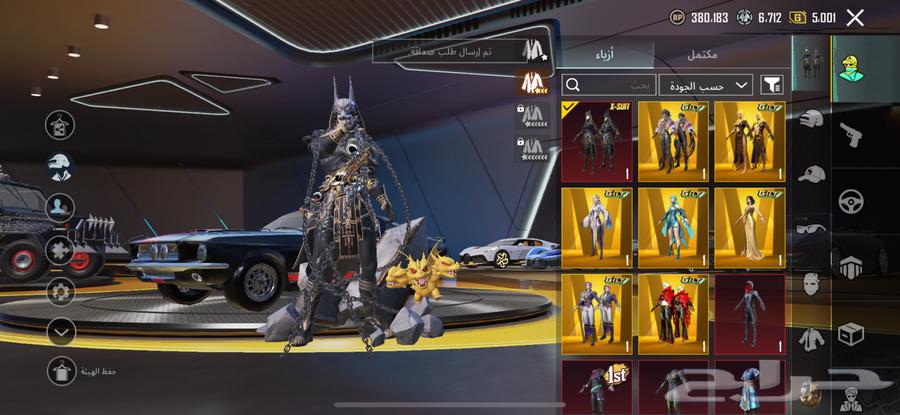The image size is (900, 415).
Task: Expand the down-arrow chevron button
Action: point(62,330)
